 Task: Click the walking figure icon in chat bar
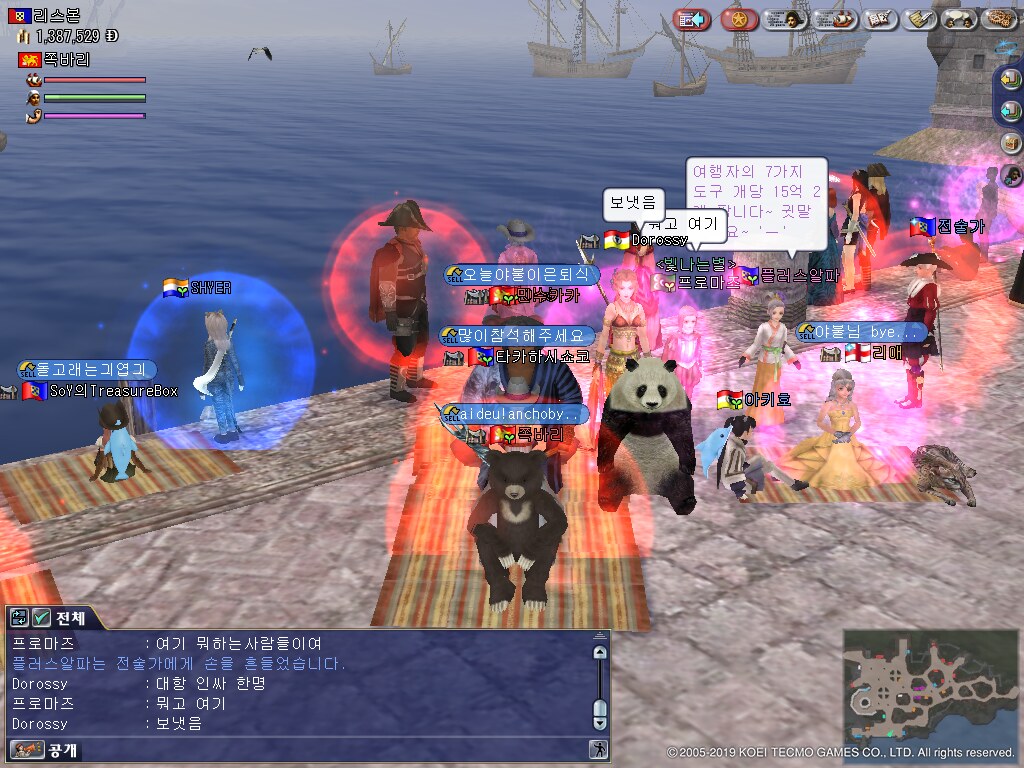pyautogui.click(x=598, y=749)
